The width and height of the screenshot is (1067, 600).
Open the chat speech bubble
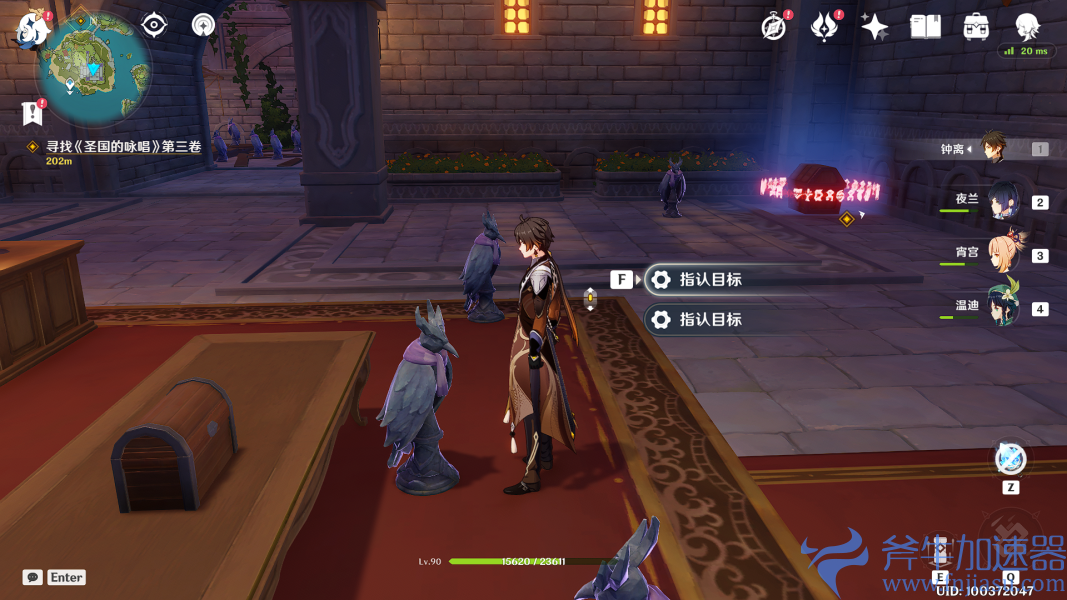33,577
